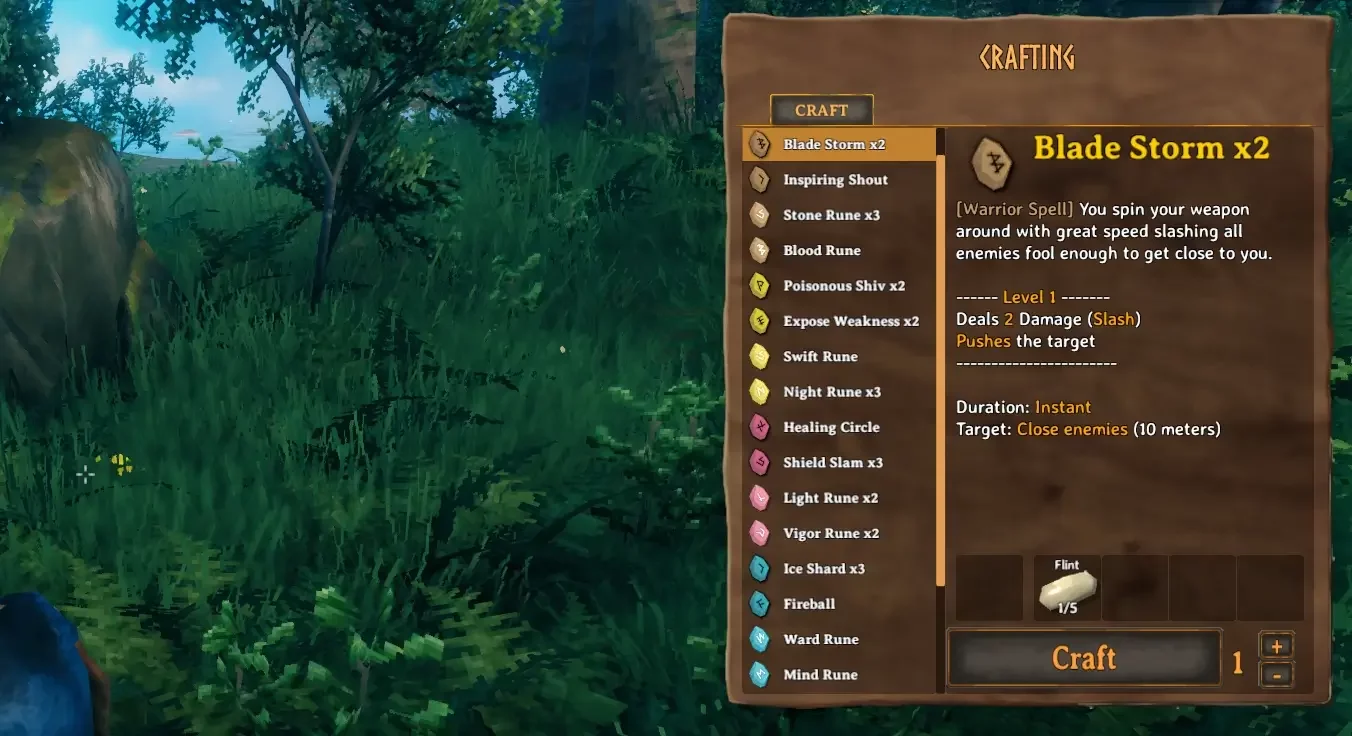Increase craft amount with plus button

1277,646
